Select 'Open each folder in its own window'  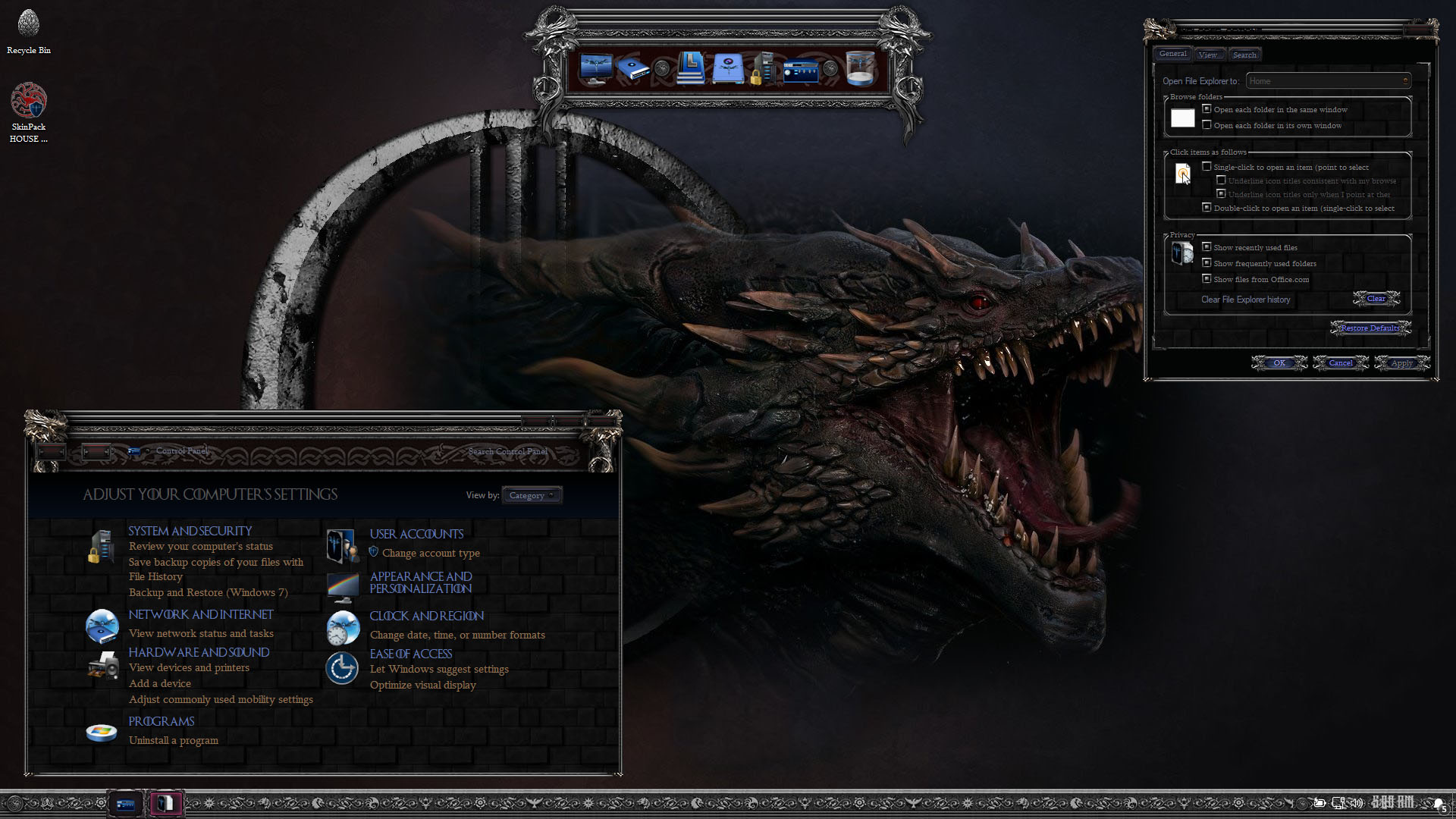pyautogui.click(x=1207, y=125)
